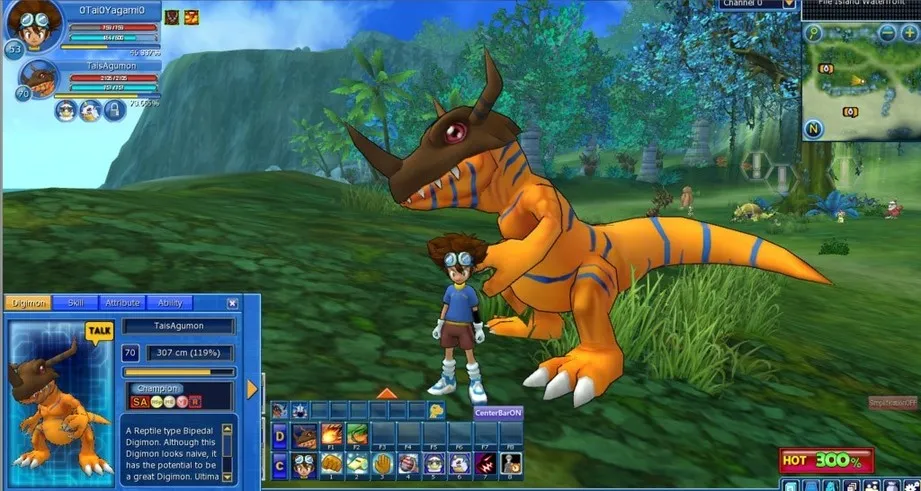Toggle the CenterBarON button
Viewport: 921px width, 491px height.
tap(498, 412)
